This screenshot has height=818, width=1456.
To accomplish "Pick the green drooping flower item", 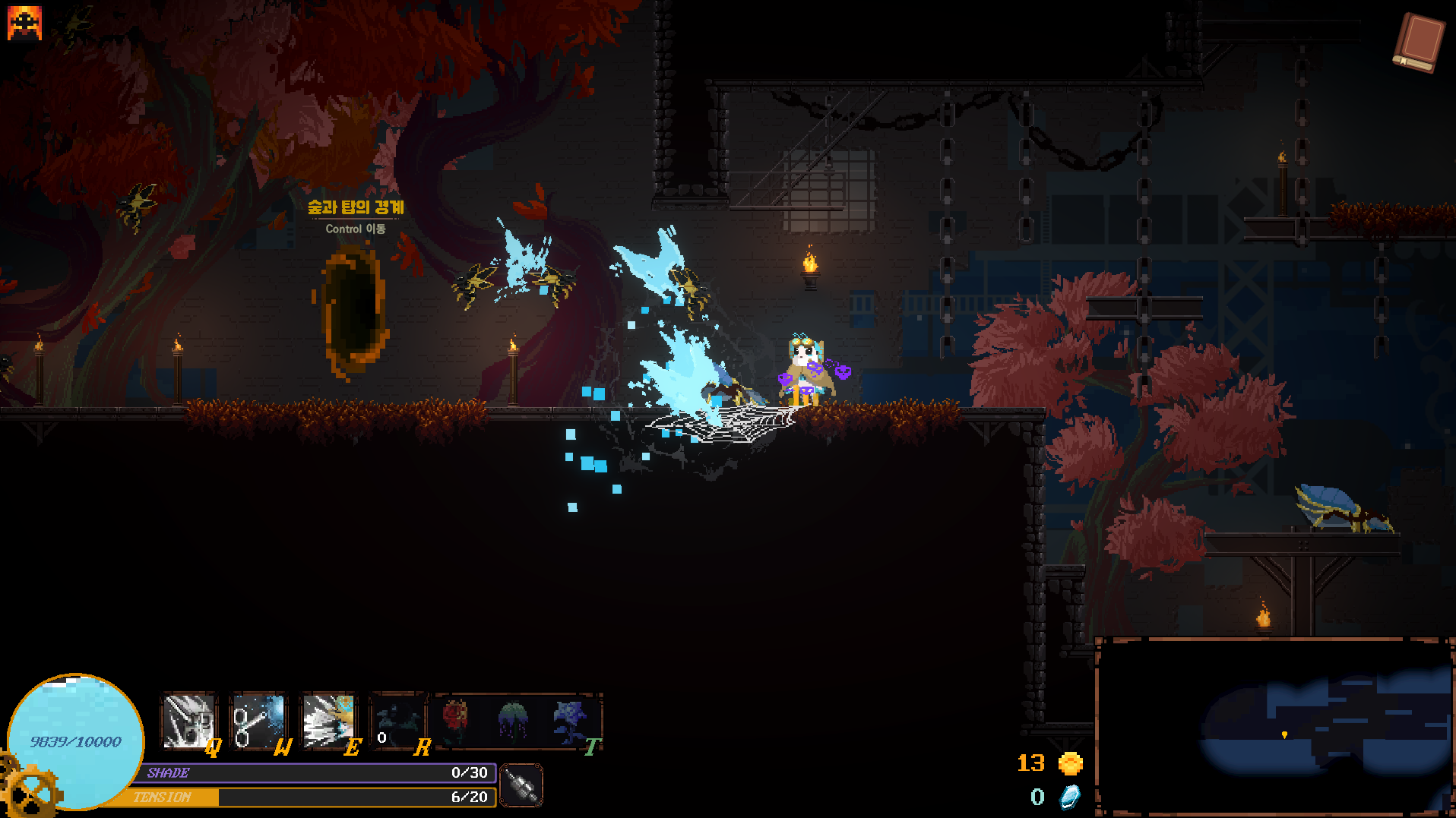I will click(513, 719).
